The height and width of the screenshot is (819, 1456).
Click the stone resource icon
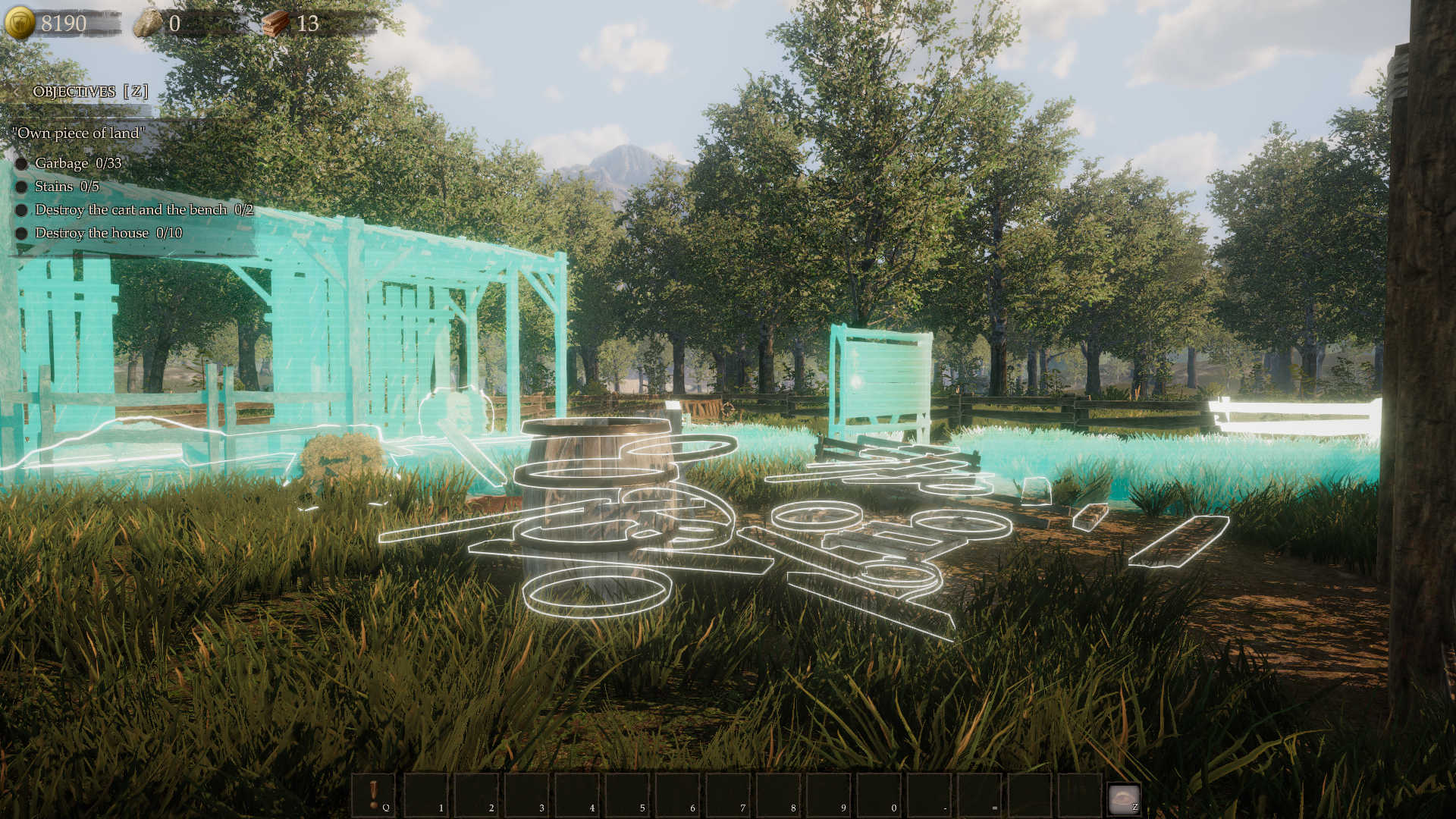[x=148, y=24]
